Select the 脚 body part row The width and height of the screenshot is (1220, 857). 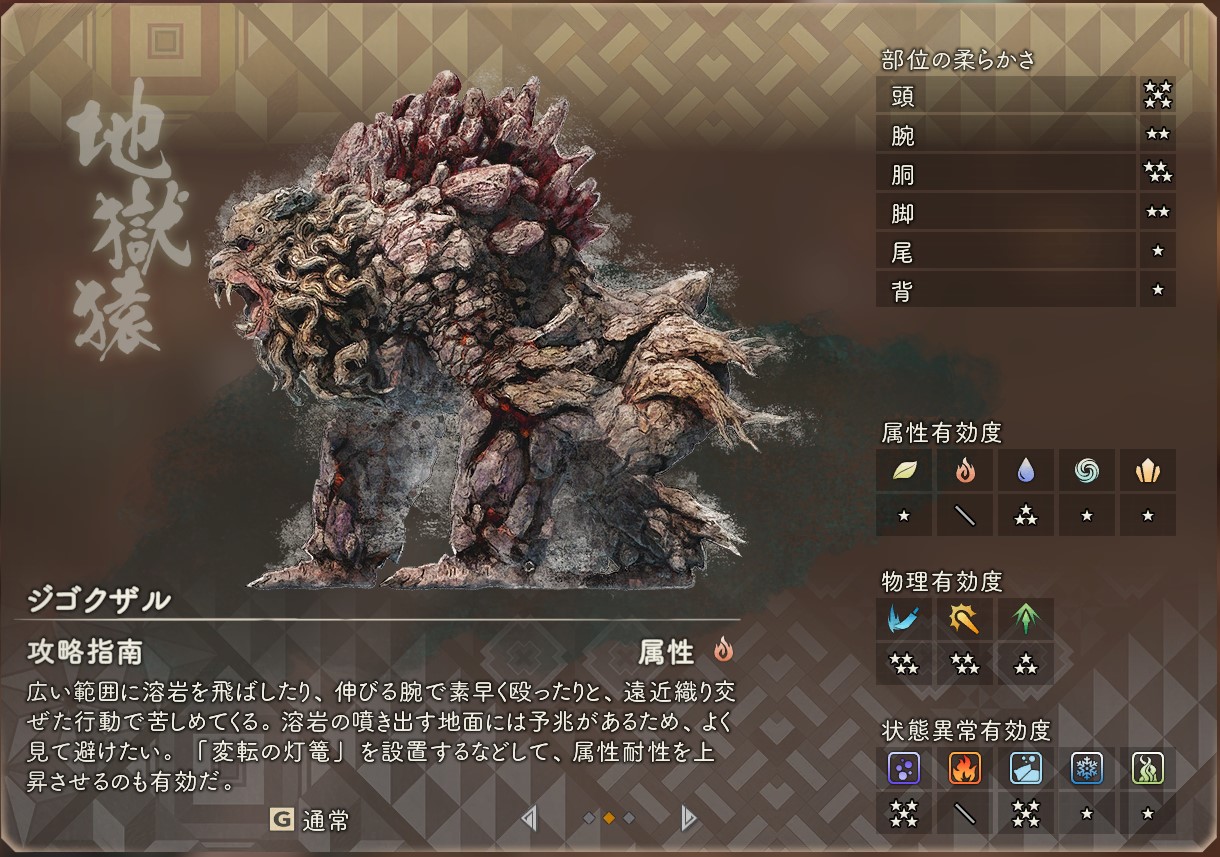(1006, 213)
